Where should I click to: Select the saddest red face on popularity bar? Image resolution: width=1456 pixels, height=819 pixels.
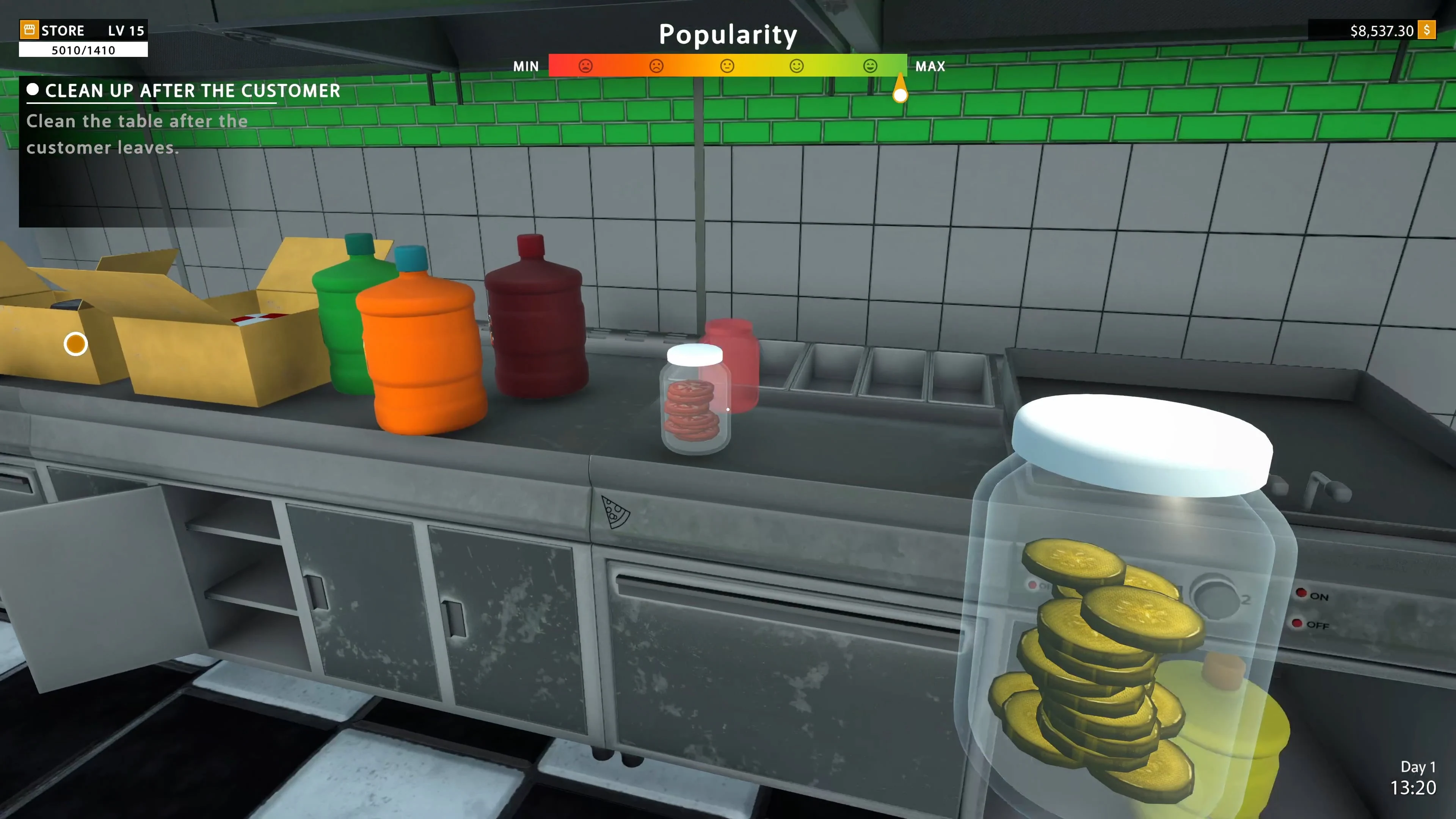(585, 66)
